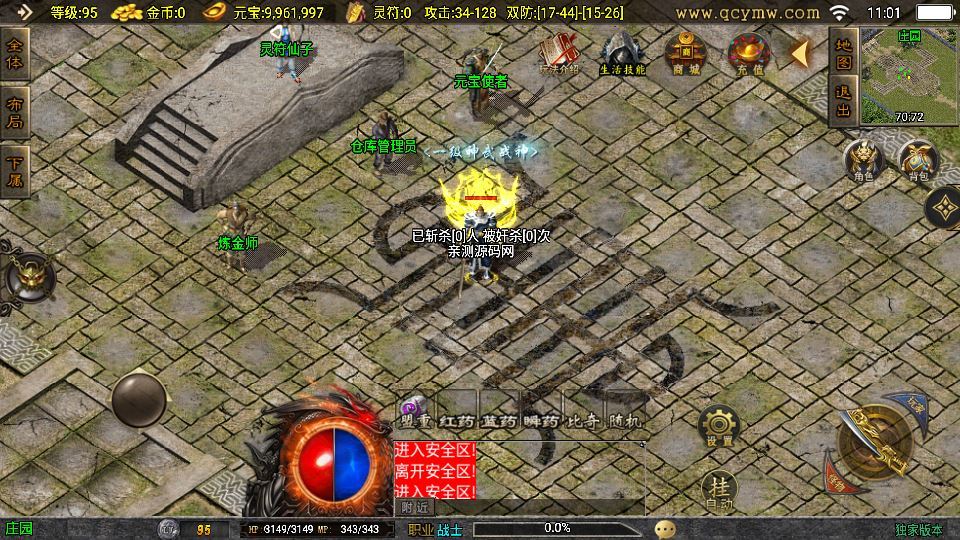This screenshot has width=960, height=540.
Task: Open the 设置 gear settings
Action: coord(718,425)
